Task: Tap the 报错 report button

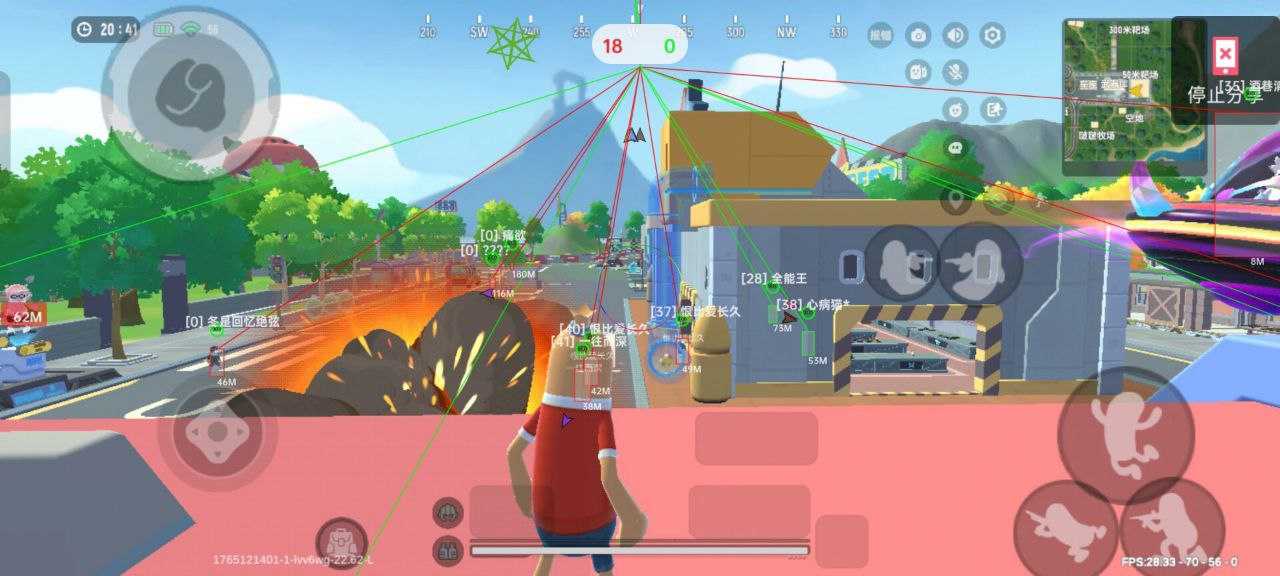Action: [880, 36]
